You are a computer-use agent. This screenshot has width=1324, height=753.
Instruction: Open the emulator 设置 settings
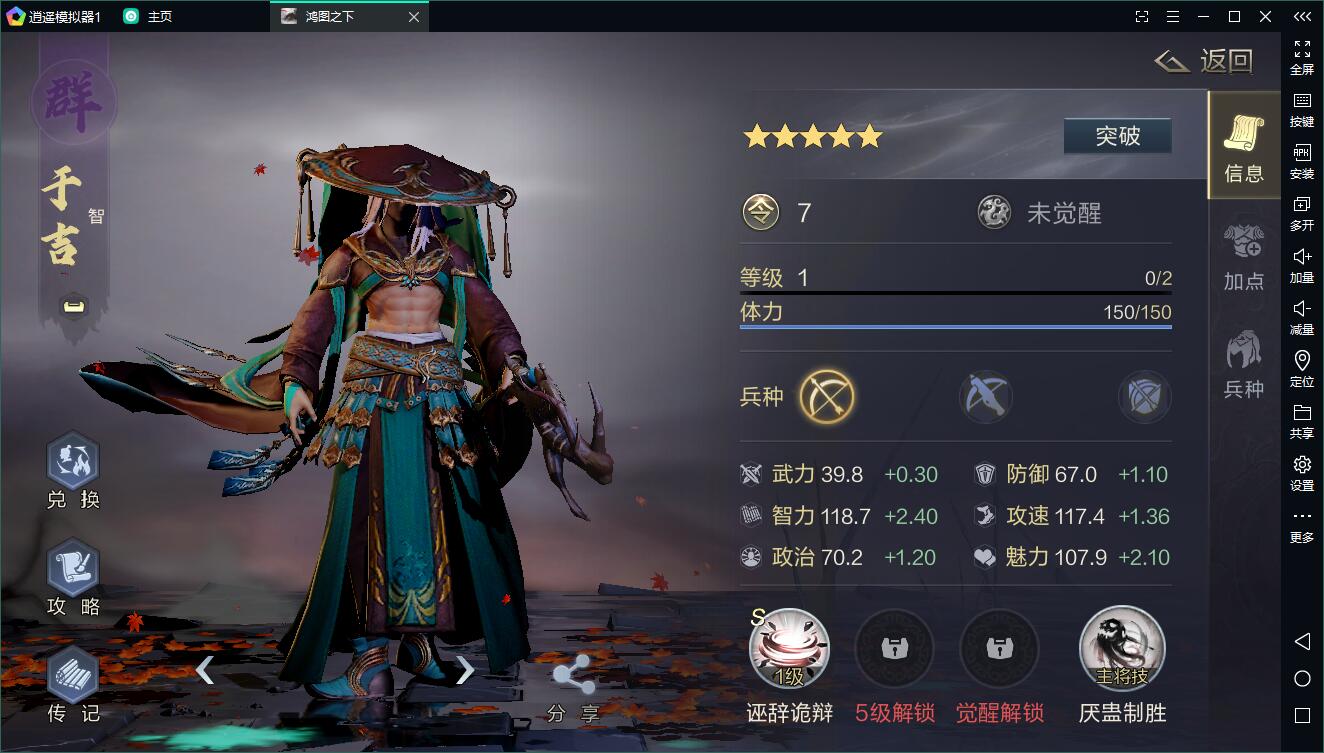1301,472
